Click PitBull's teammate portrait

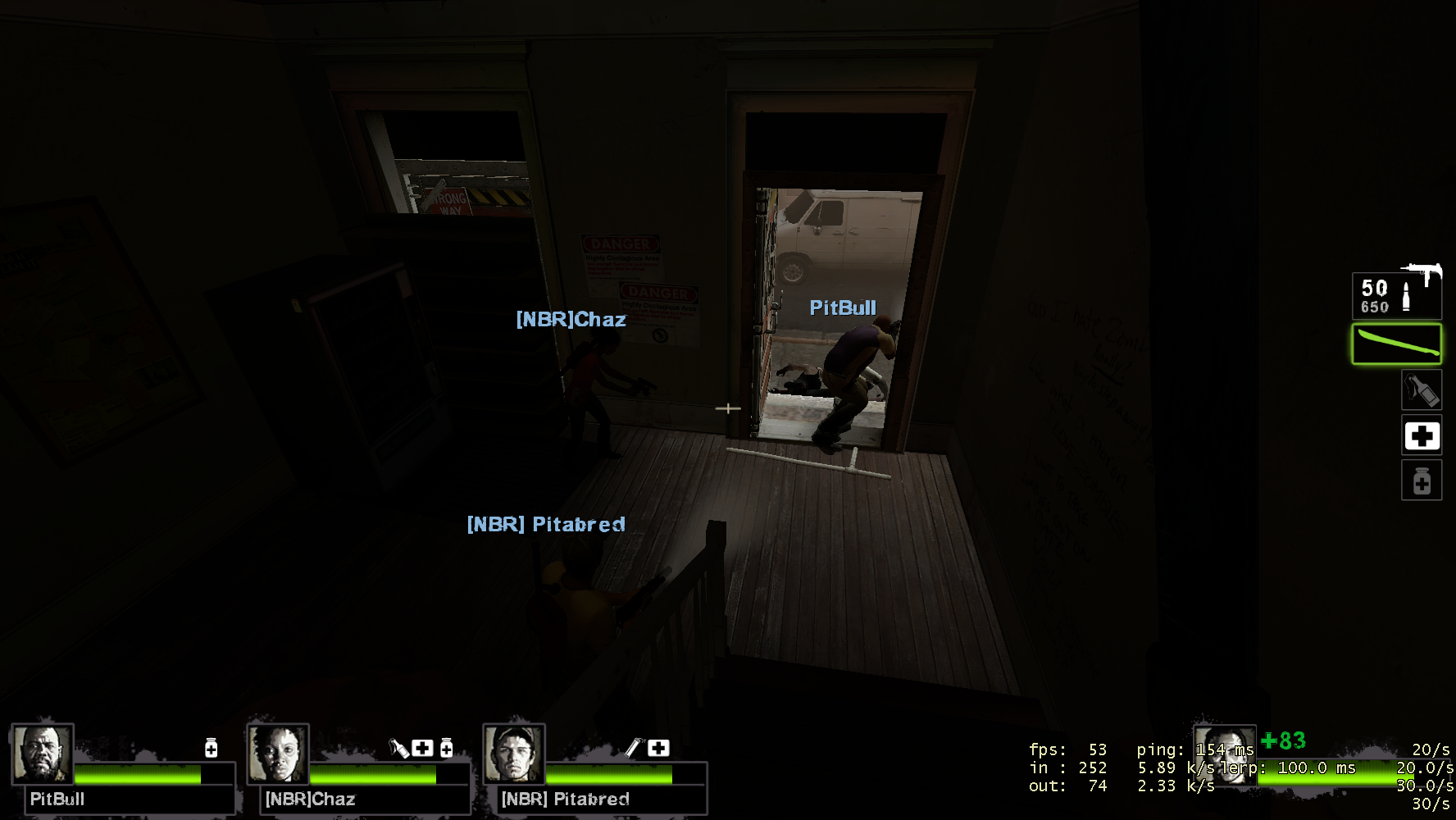pyautogui.click(x=43, y=753)
